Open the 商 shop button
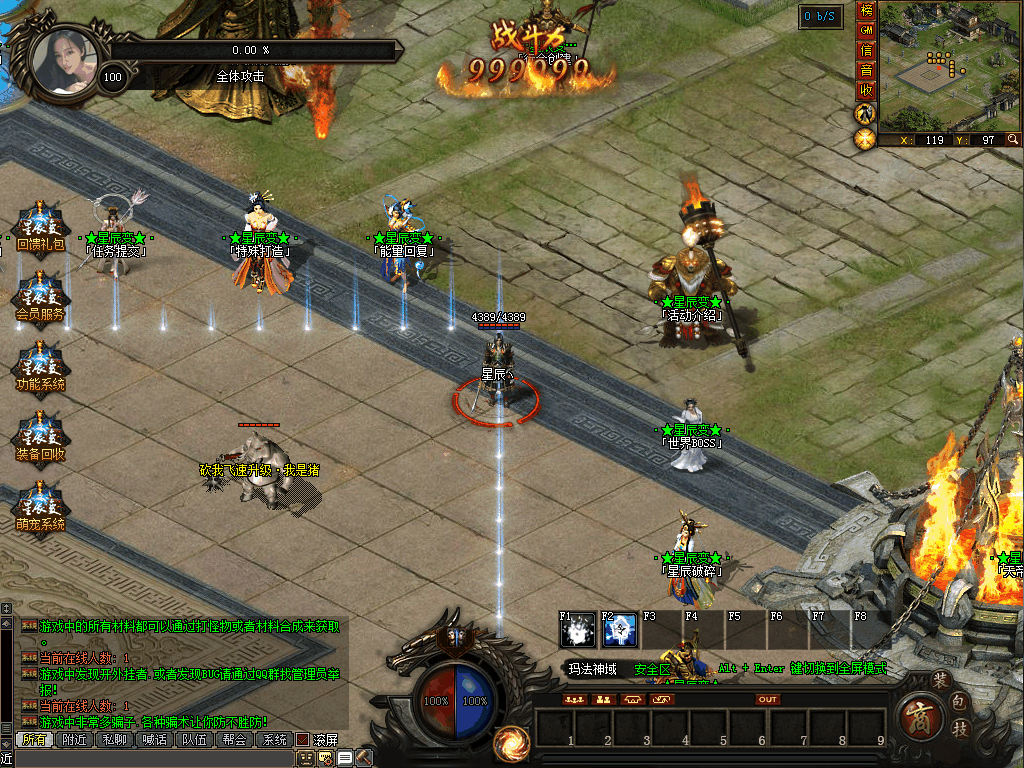The height and width of the screenshot is (768, 1024). tap(917, 717)
